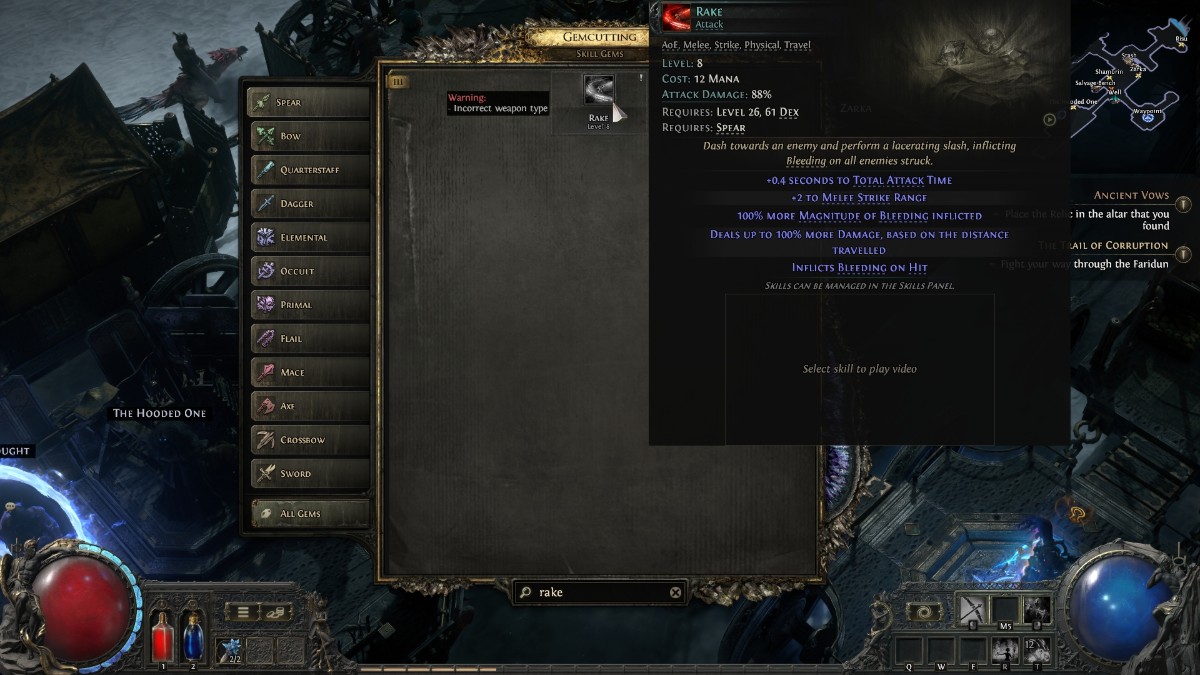Select the Spear gem category
Screen dimensions: 1200x675
pos(308,102)
